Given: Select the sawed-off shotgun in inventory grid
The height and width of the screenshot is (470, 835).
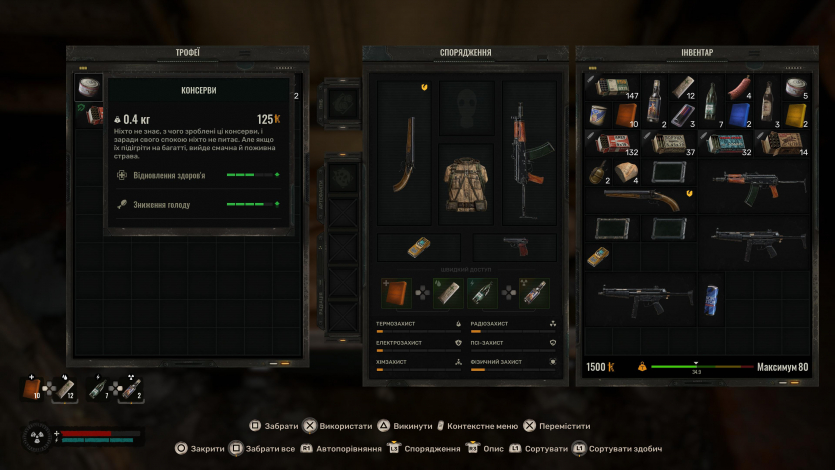Looking at the screenshot, I should coord(640,199).
